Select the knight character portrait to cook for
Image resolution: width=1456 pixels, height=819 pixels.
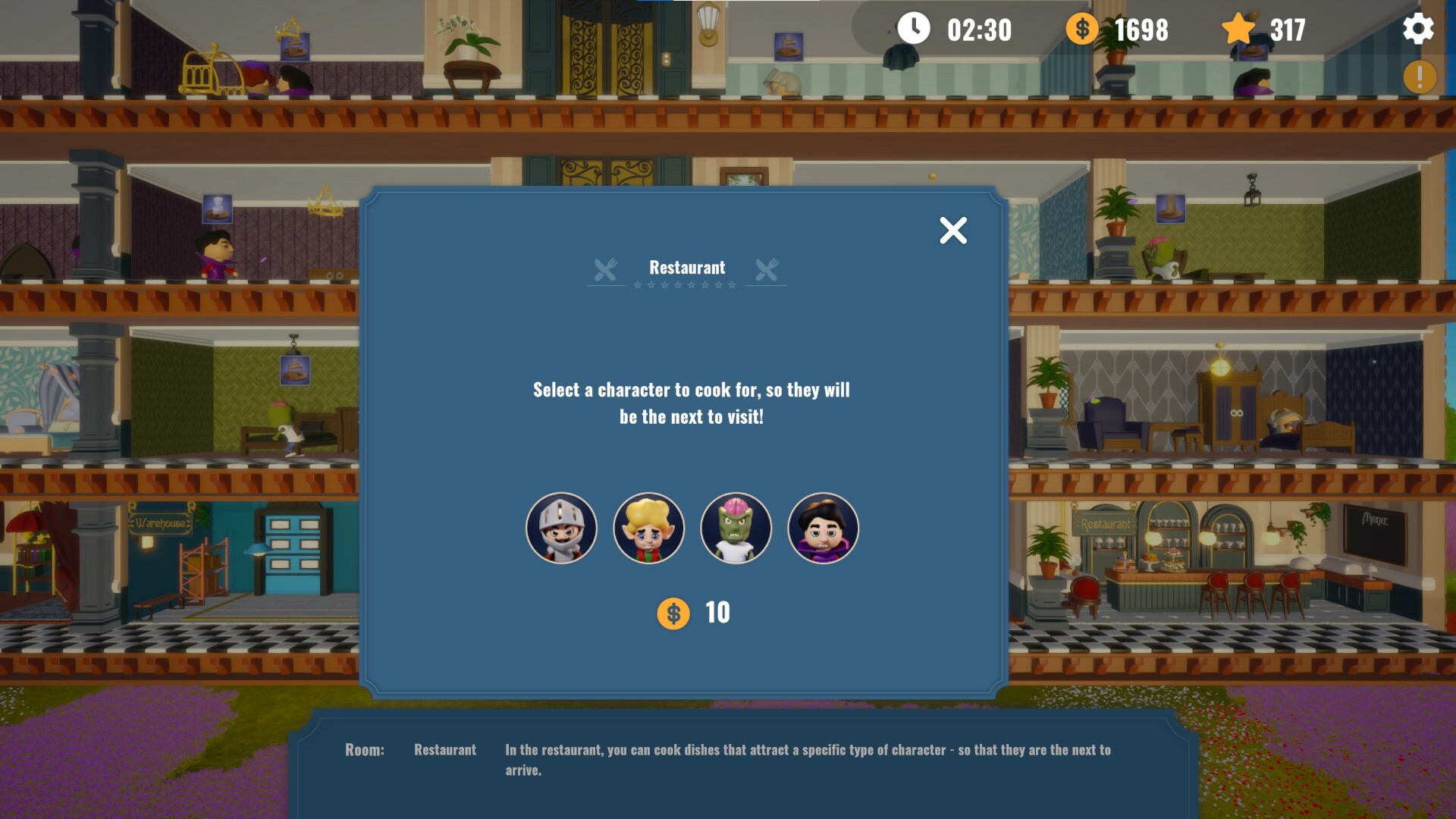[x=561, y=528]
